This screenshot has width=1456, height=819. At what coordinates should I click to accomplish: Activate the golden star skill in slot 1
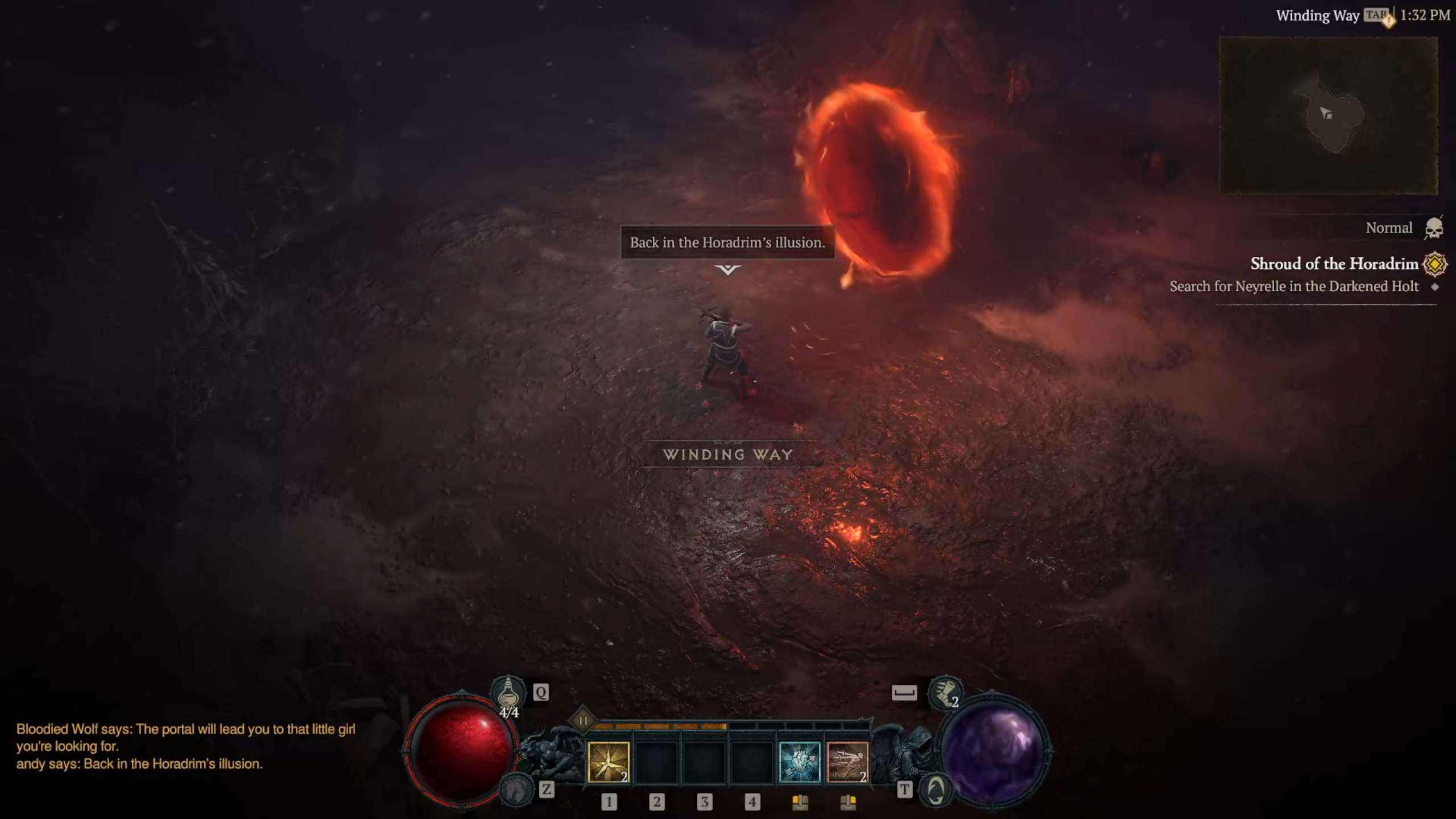[x=608, y=762]
